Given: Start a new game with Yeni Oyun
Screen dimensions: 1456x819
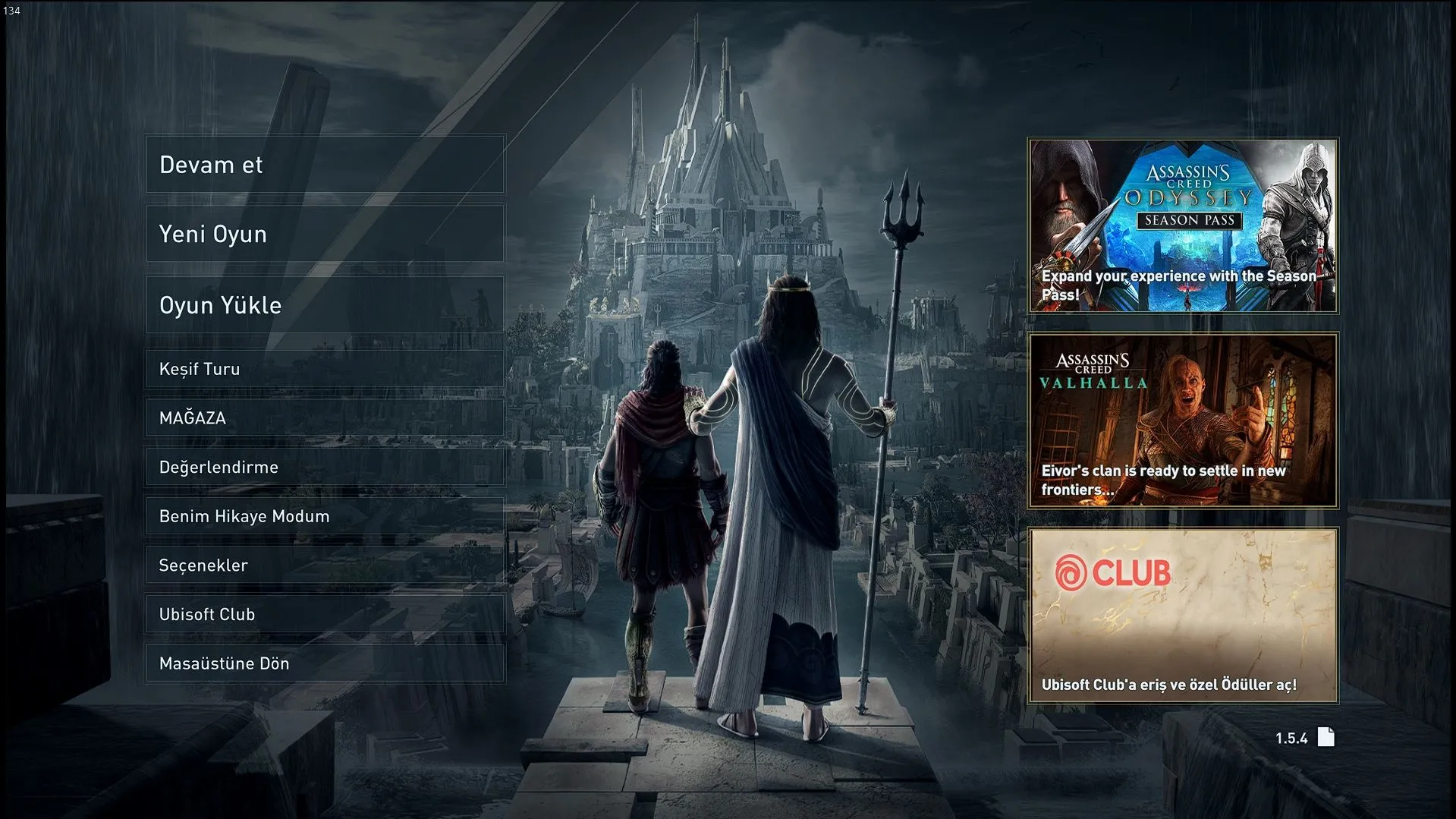Looking at the screenshot, I should click(x=325, y=234).
